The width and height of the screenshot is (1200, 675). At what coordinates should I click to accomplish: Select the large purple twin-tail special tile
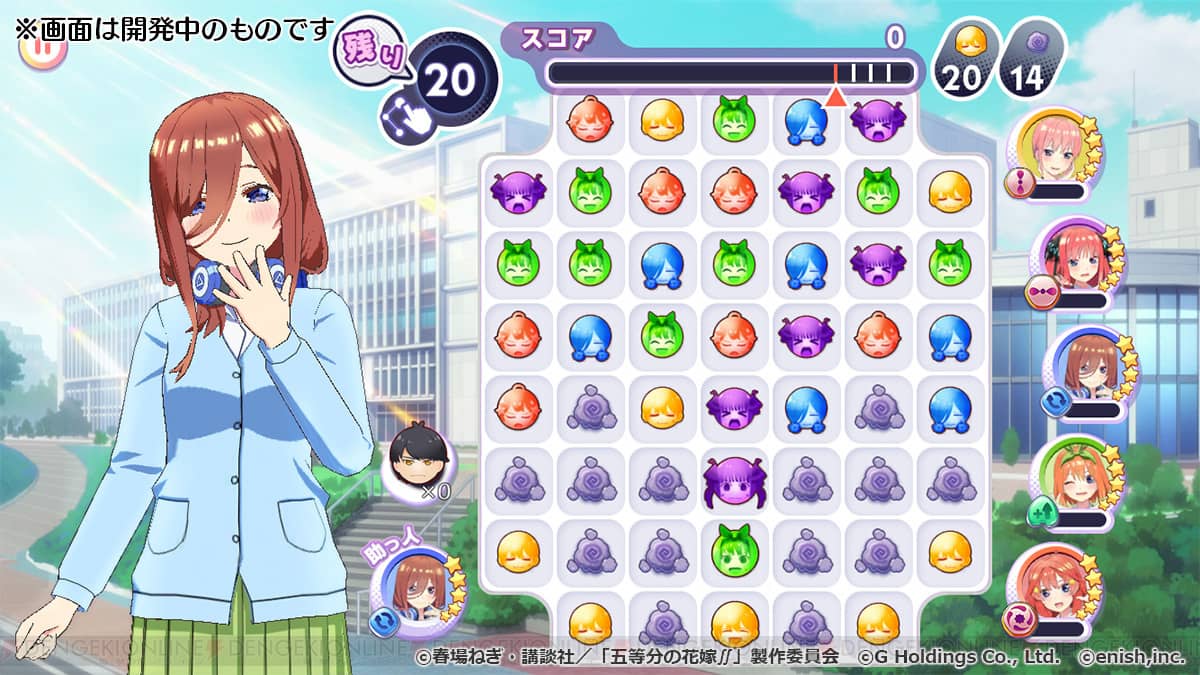(x=732, y=481)
